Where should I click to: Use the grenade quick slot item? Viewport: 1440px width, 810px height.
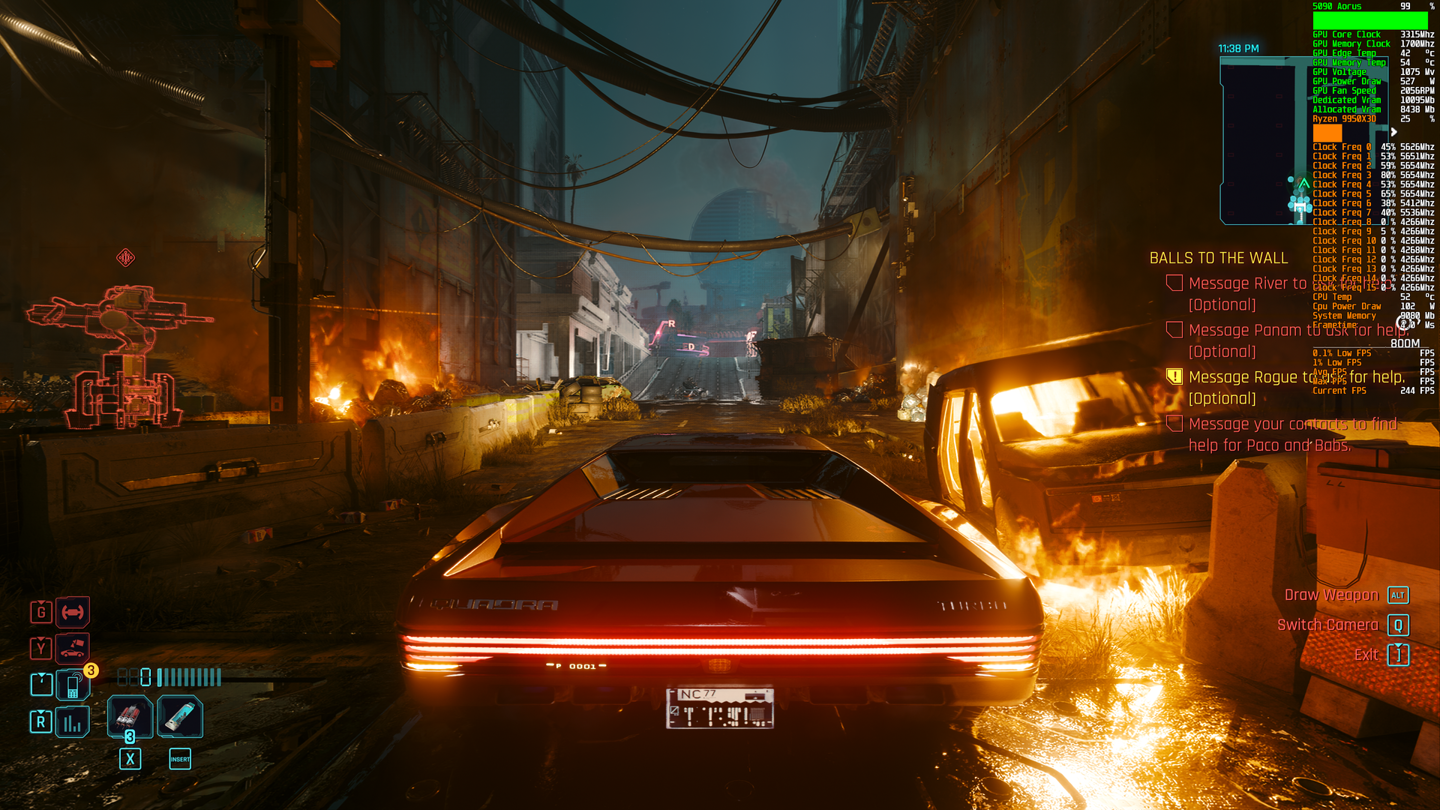pos(130,717)
